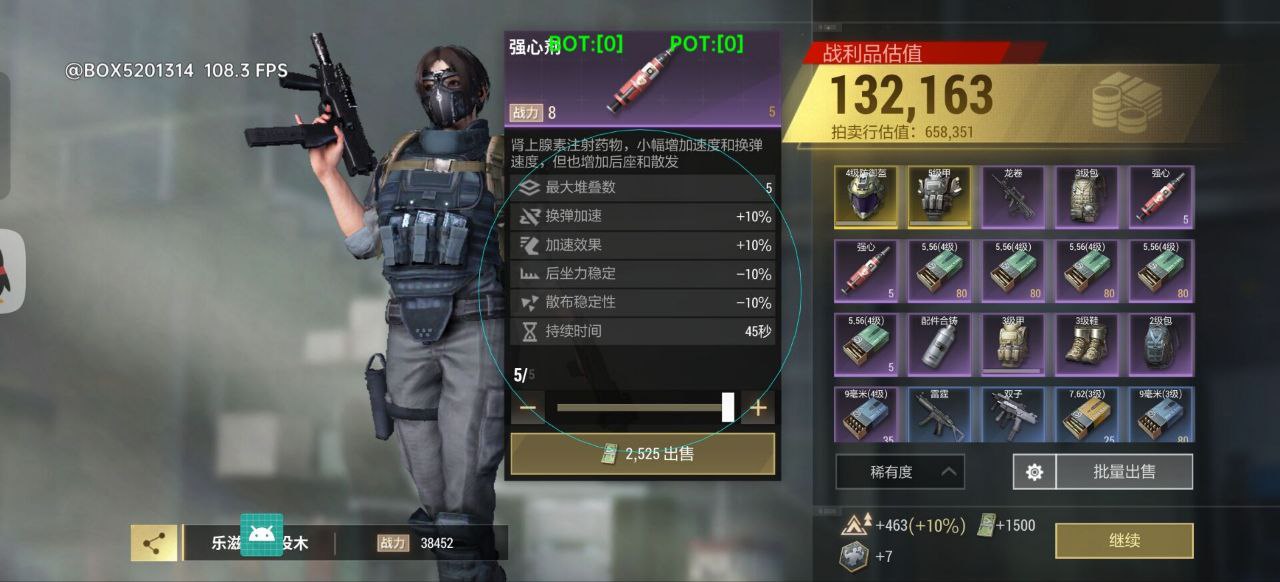Open the 稀有度 rarity sort dropdown
Image resolution: width=1280 pixels, height=582 pixels.
click(x=900, y=472)
